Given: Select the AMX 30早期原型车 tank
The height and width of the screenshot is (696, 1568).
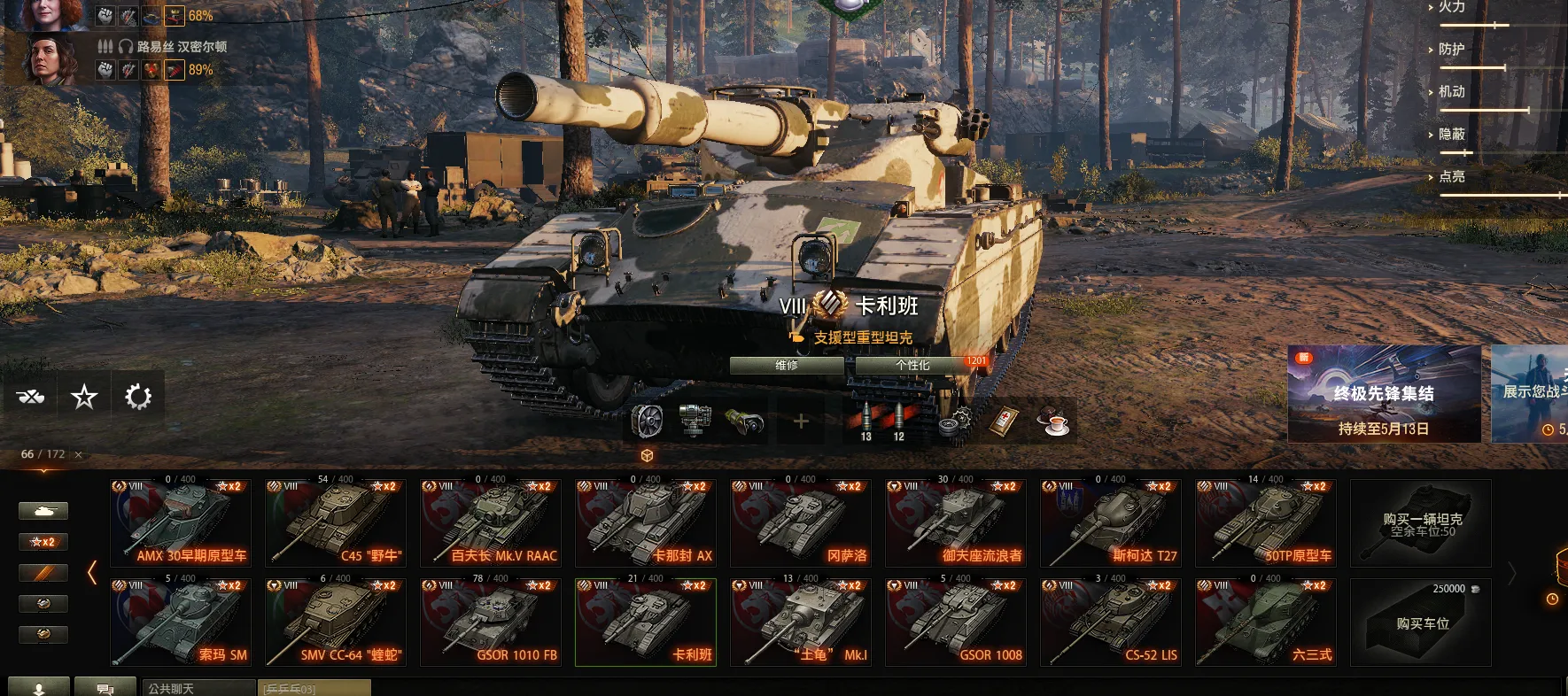Looking at the screenshot, I should [181, 523].
